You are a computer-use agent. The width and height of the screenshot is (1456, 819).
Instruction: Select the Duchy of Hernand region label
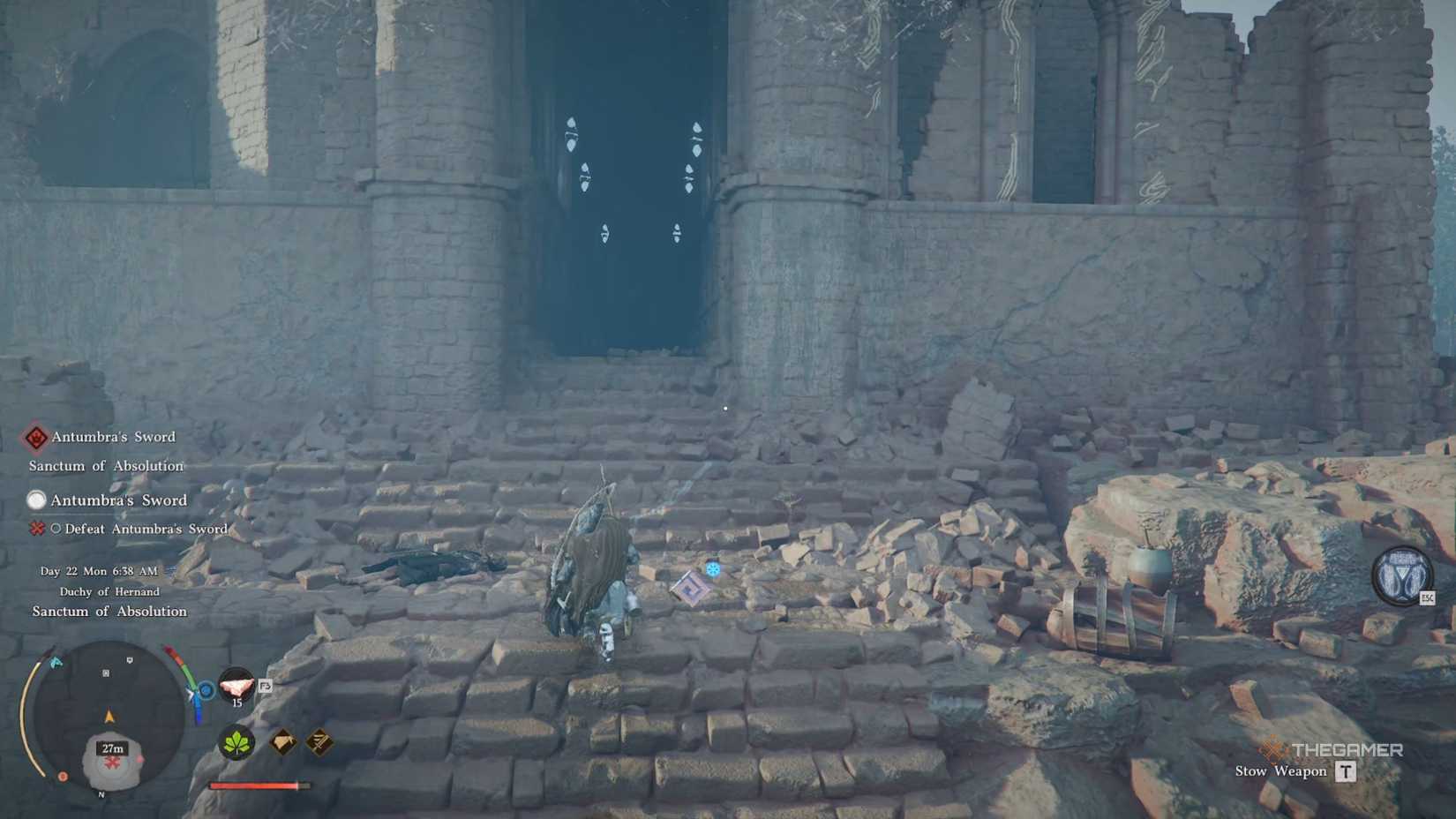coord(110,591)
